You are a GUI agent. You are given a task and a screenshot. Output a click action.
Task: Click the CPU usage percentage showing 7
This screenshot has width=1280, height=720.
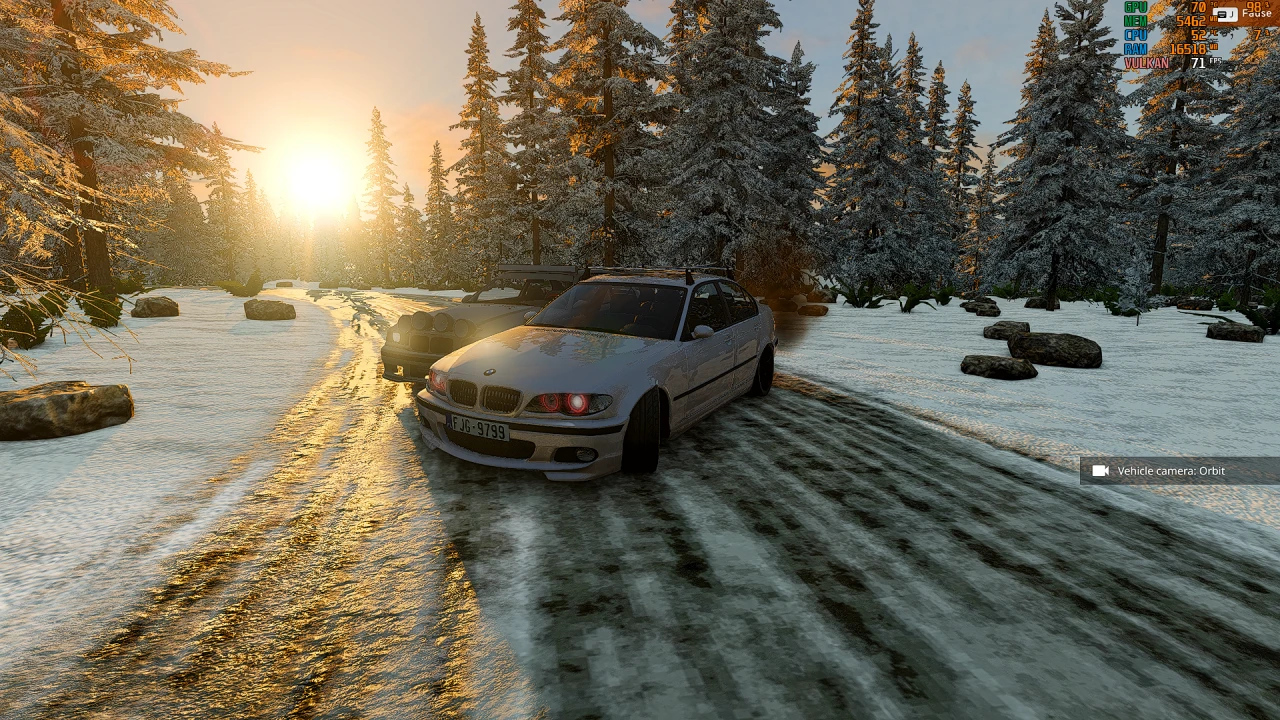coord(1257,35)
